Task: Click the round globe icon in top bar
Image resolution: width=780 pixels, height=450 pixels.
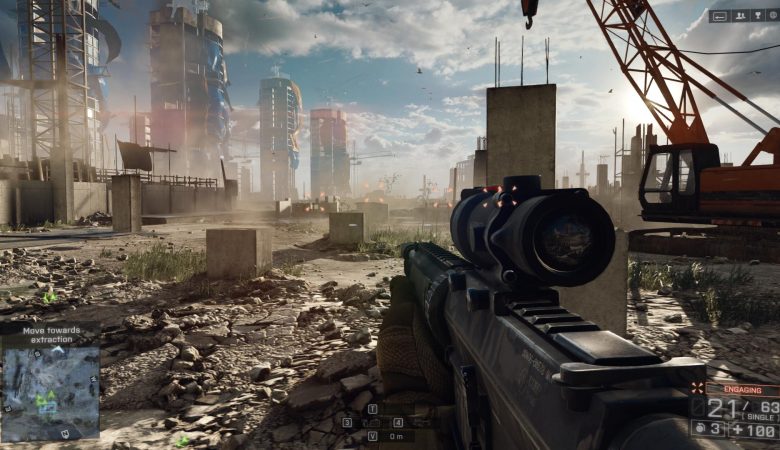Action: [x=773, y=16]
